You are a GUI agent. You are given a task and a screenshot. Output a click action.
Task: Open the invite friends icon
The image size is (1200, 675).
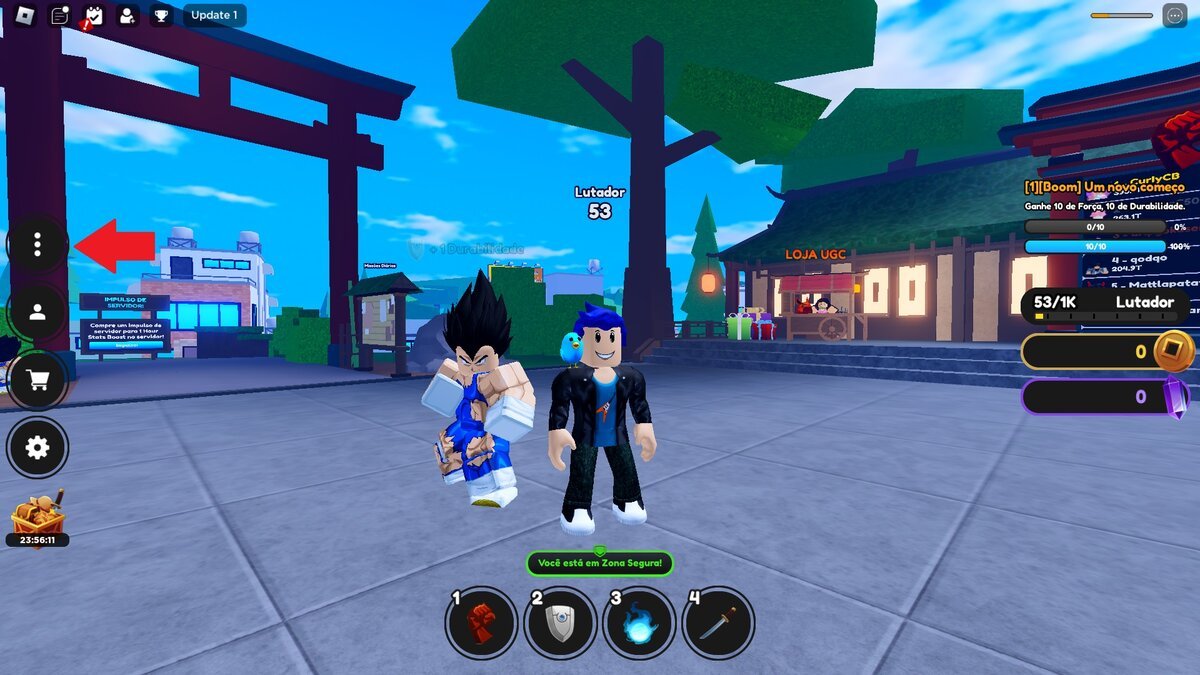[127, 15]
